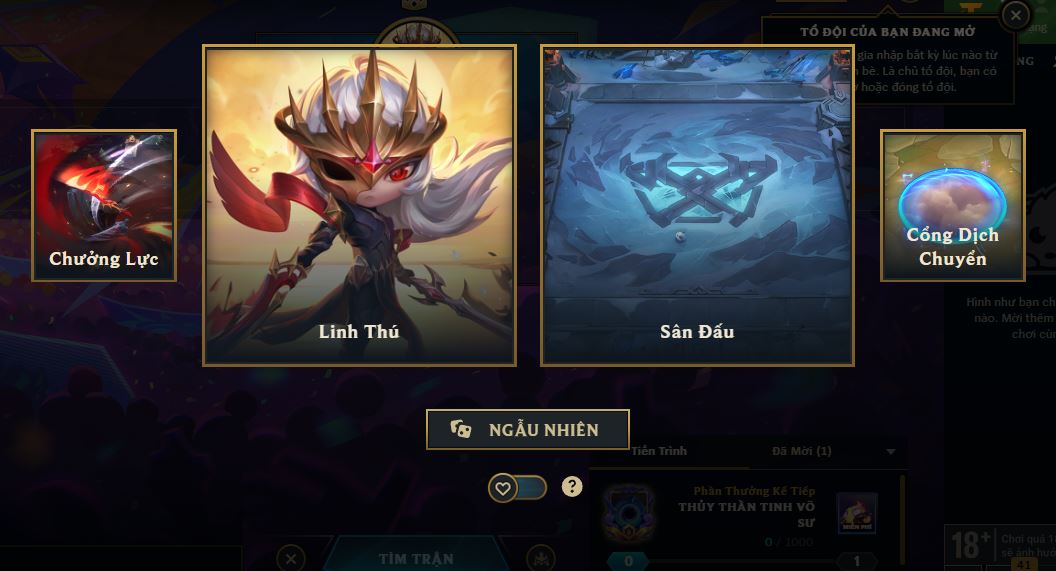Image resolution: width=1056 pixels, height=571 pixels.
Task: Choose the Chưởng Lực card
Action: (x=104, y=205)
